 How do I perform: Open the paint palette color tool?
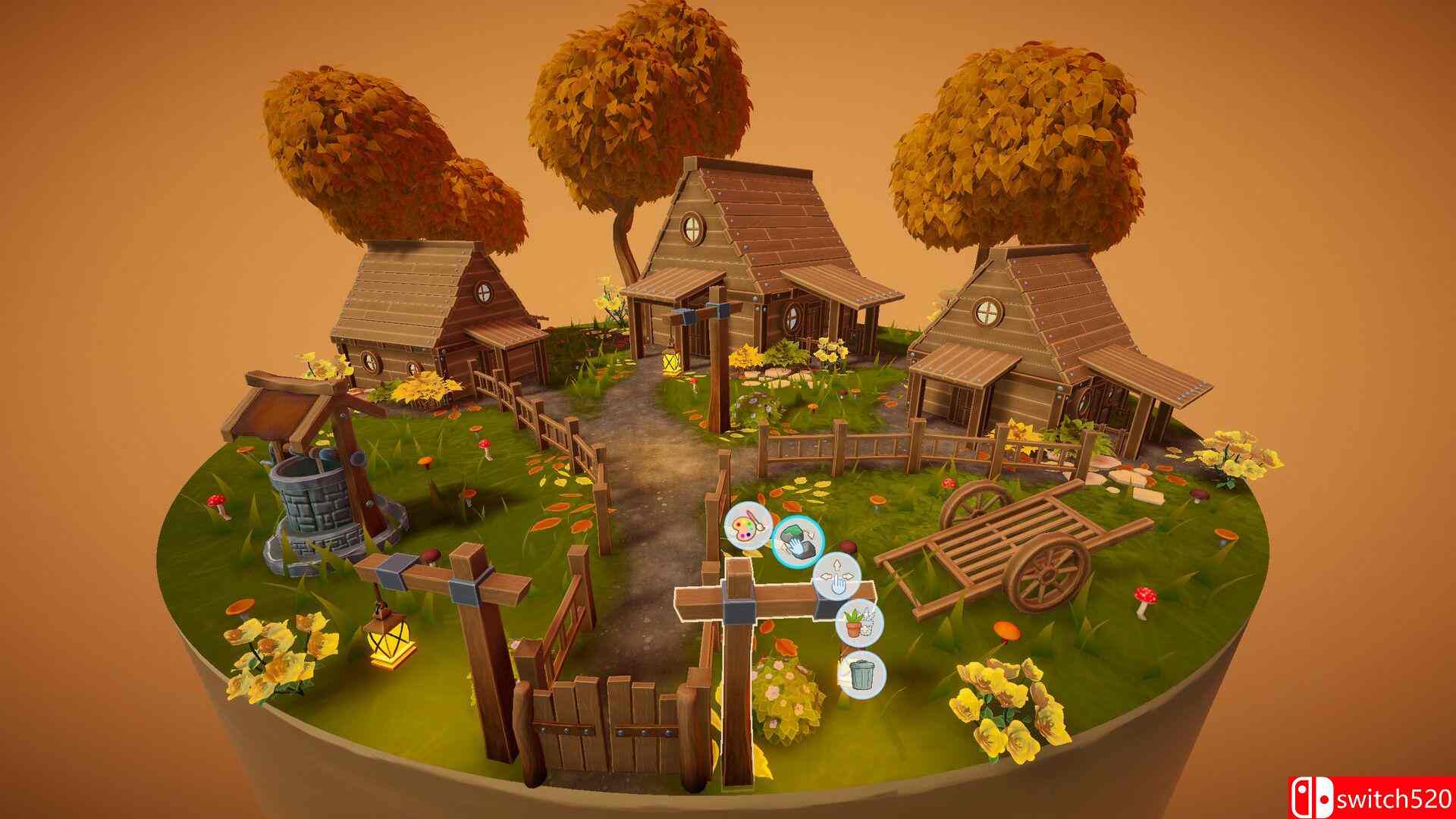(747, 525)
